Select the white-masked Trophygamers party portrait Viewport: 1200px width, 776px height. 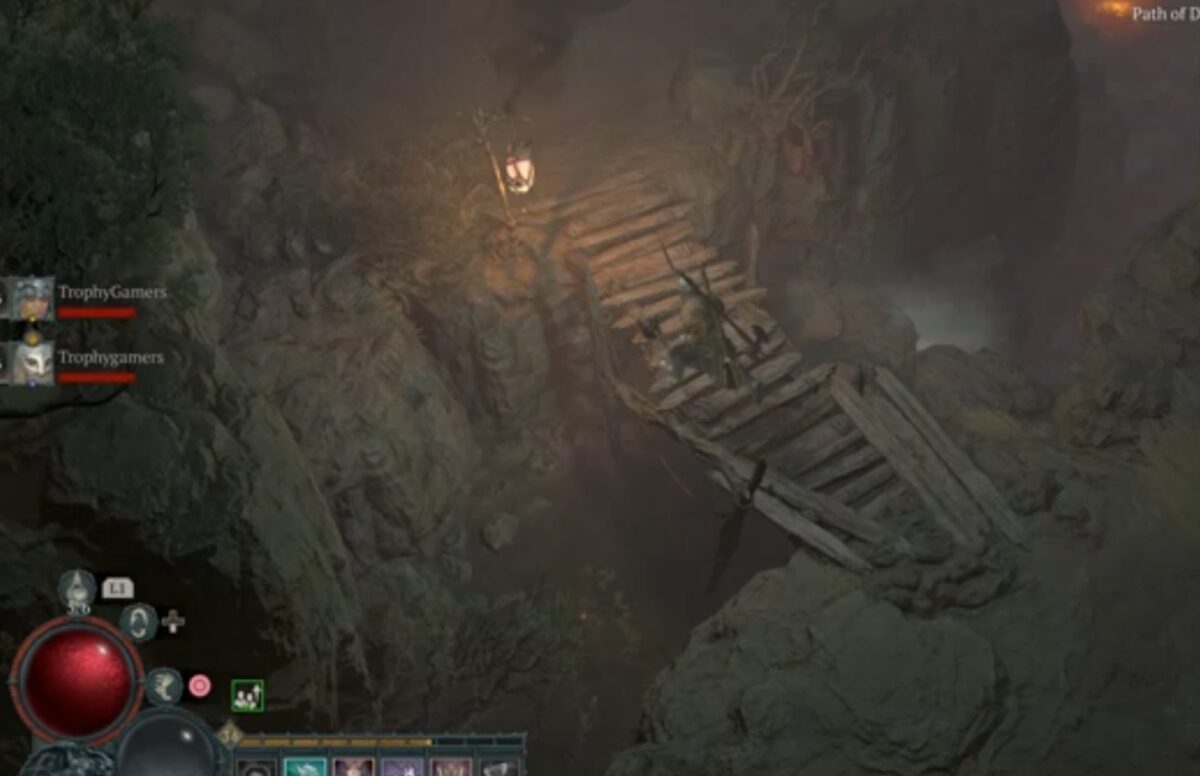[x=32, y=362]
